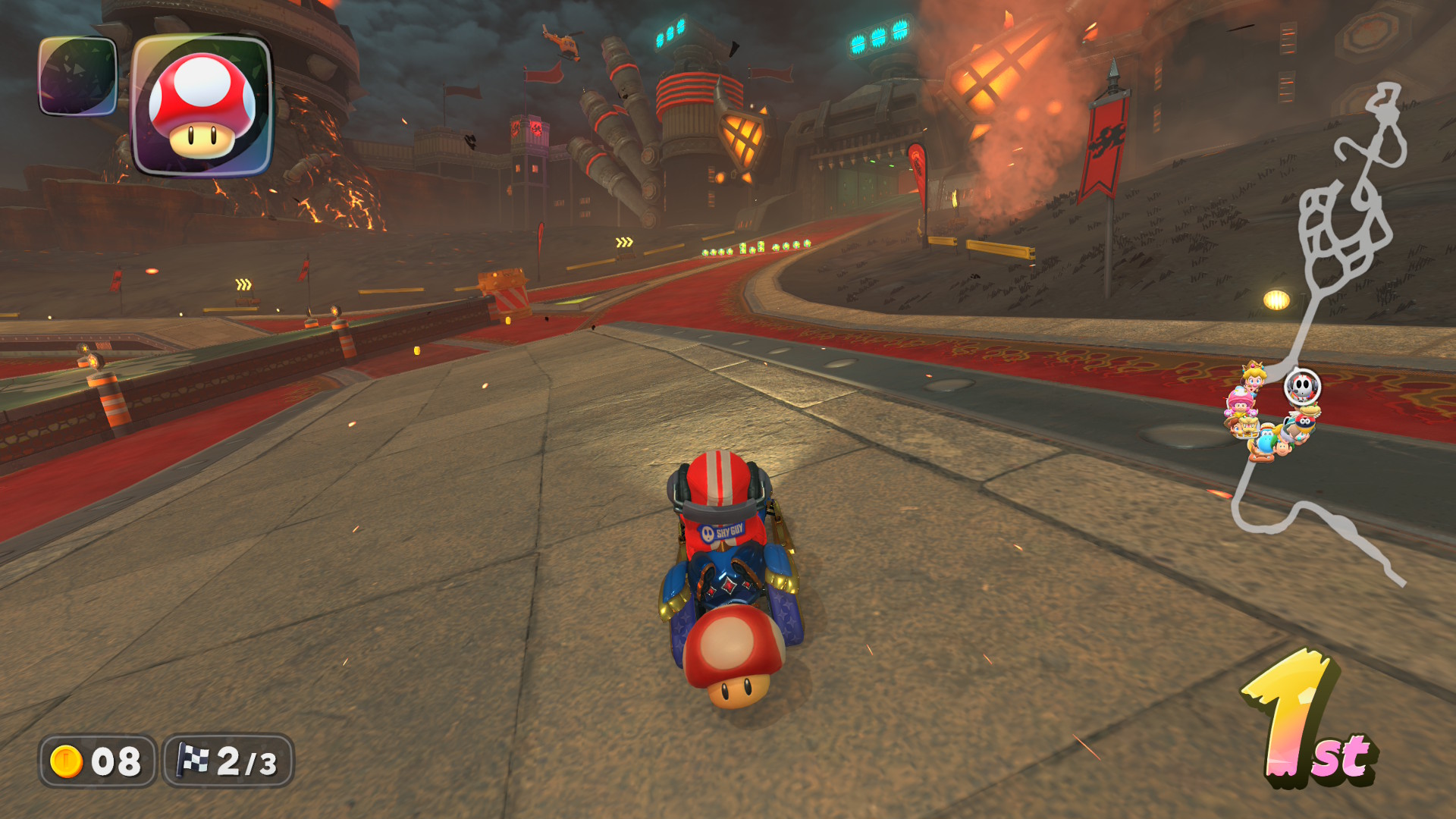Select the Mushroom item slot
This screenshot has width=1456, height=819.
[x=202, y=105]
